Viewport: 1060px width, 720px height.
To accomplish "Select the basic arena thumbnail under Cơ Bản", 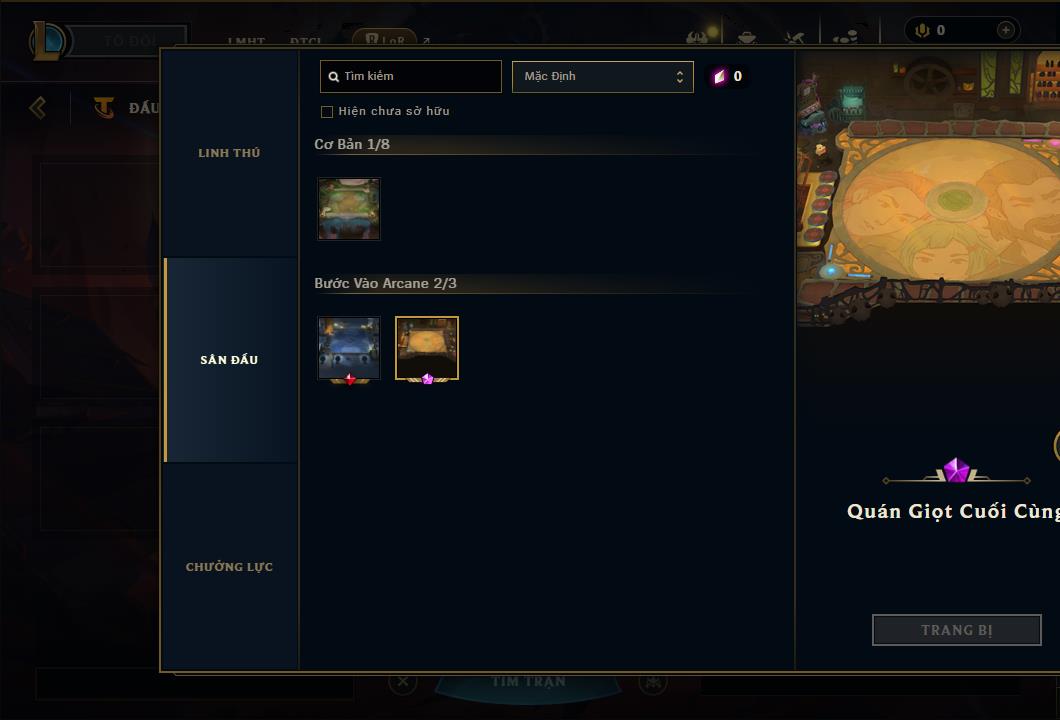I will click(x=349, y=209).
